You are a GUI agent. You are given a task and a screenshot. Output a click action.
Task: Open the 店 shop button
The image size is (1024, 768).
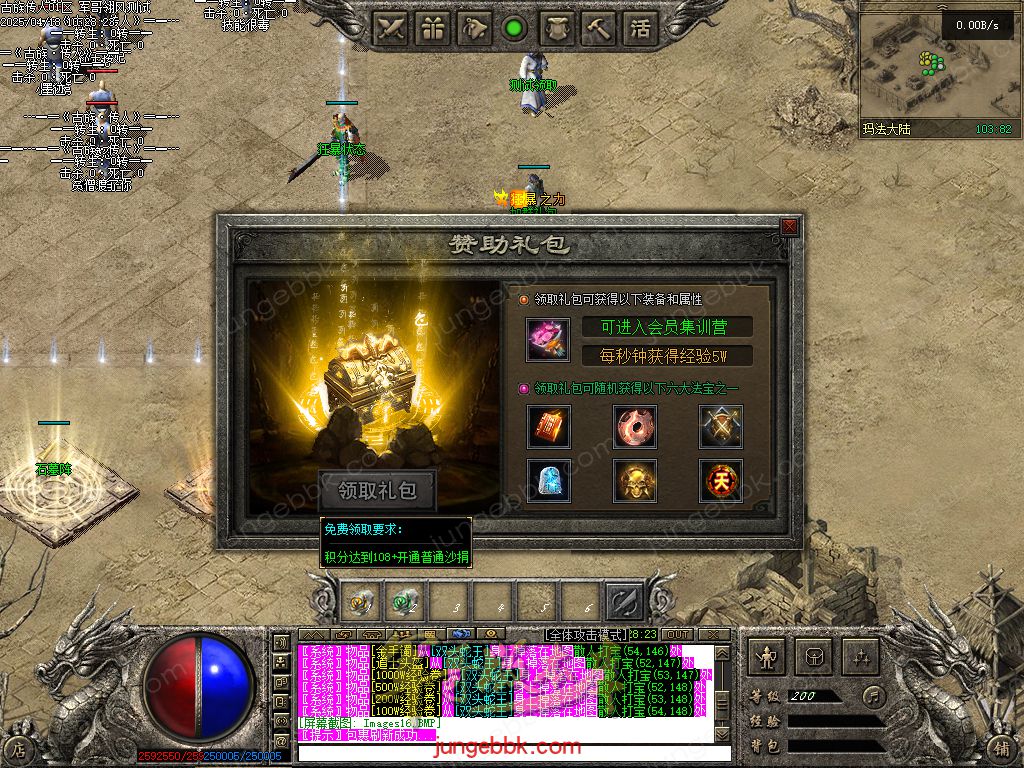pyautogui.click(x=20, y=747)
